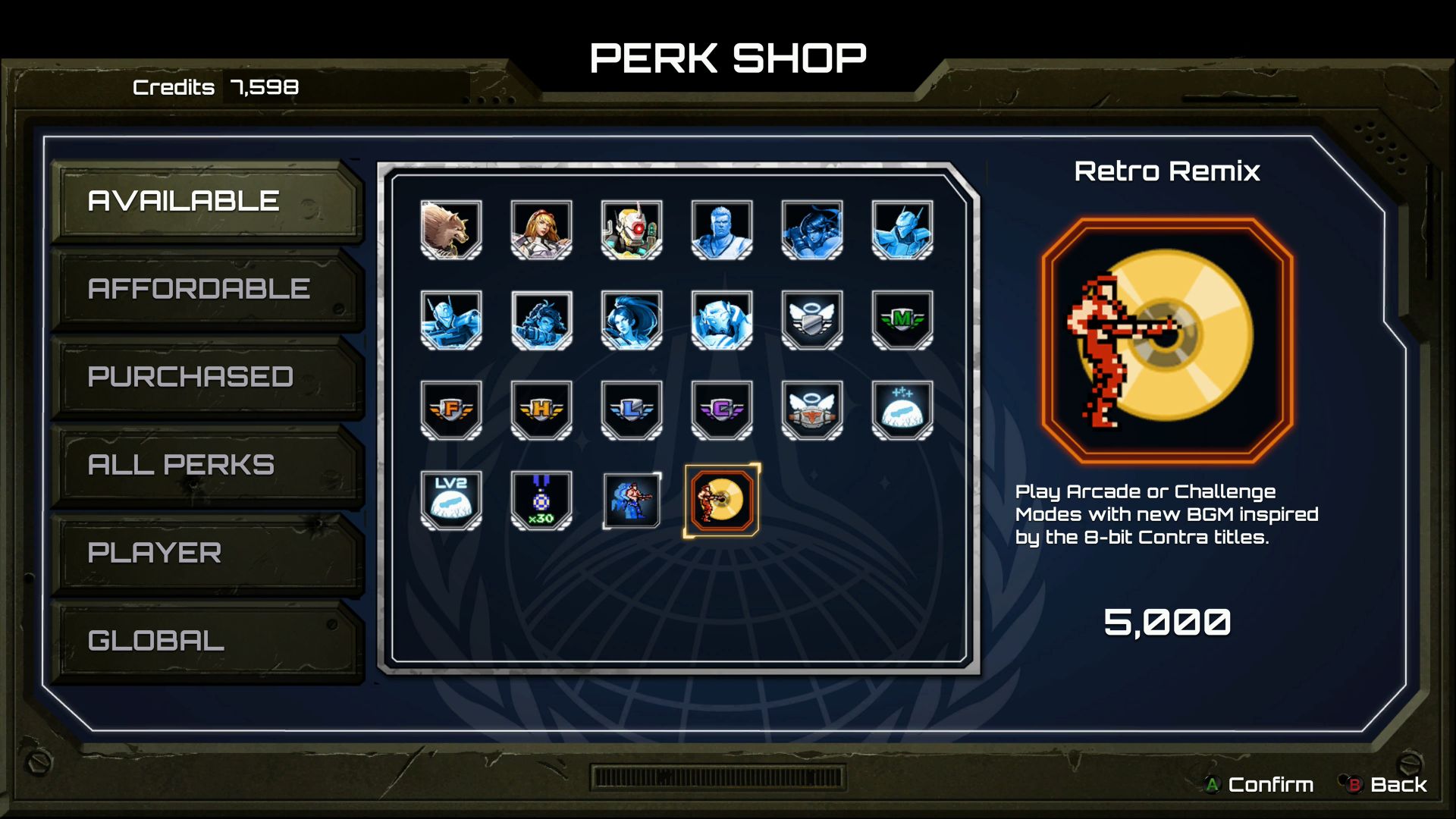The image size is (1456, 819).
Task: Click the x30 medal perk icon
Action: click(x=541, y=500)
